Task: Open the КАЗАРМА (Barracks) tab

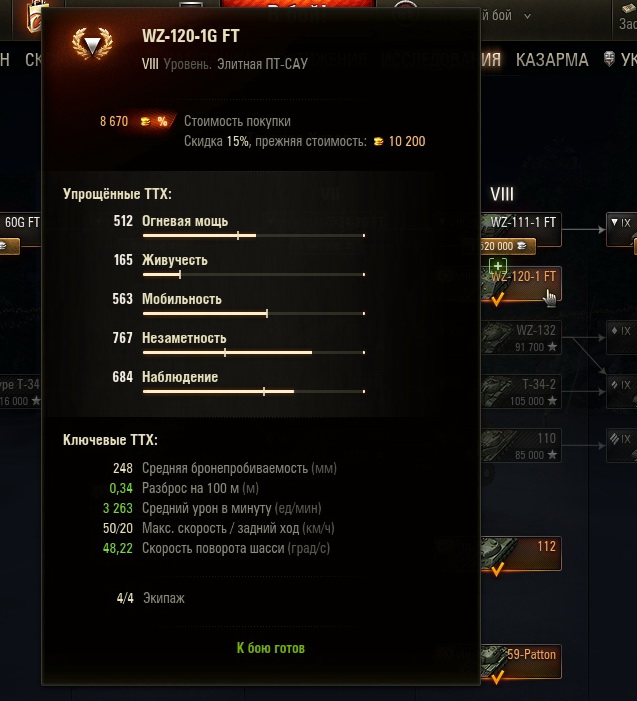Action: coord(552,60)
